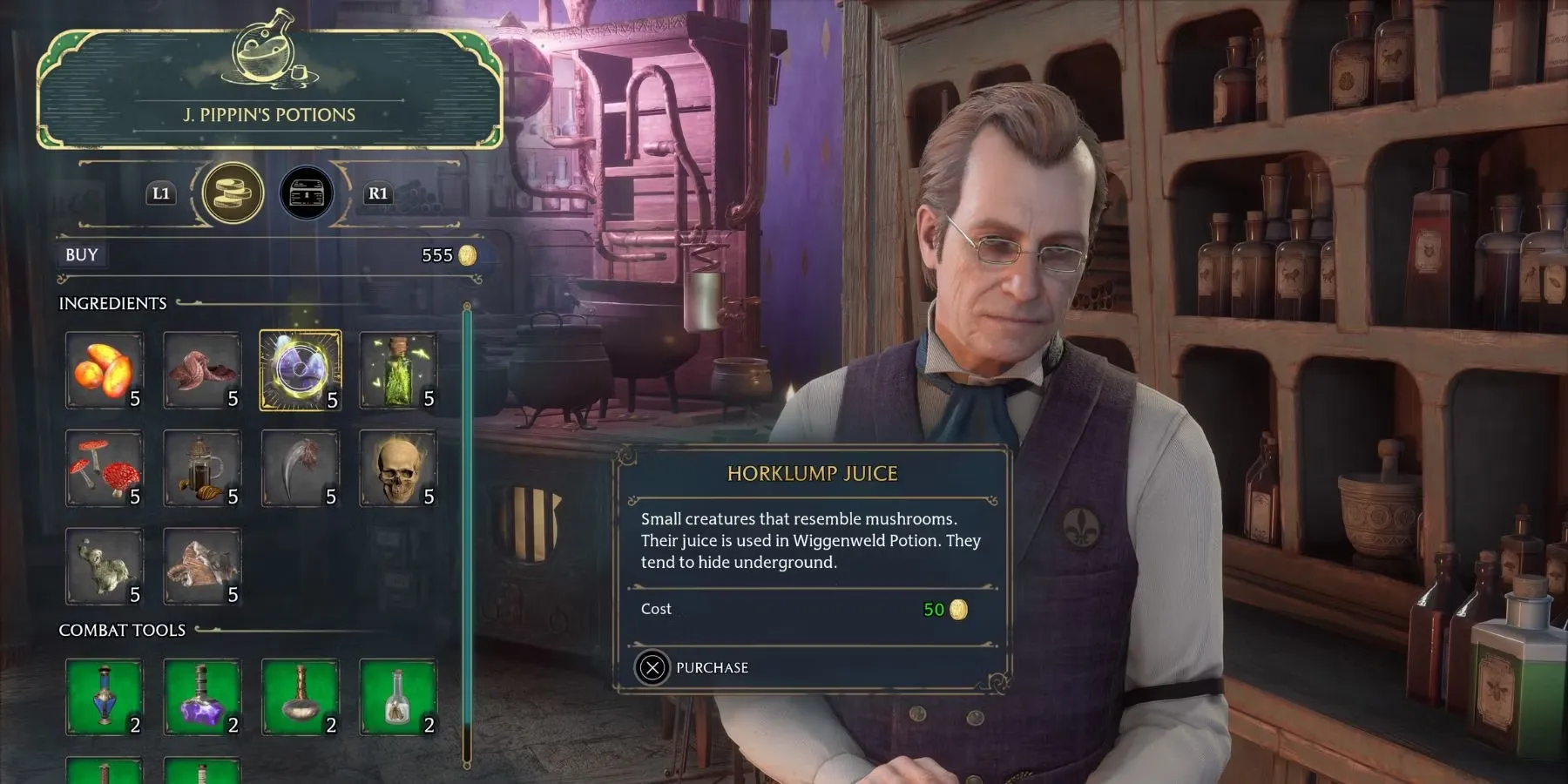Select the red spotted mushrooms ingredient
1568x784 pixels.
pos(104,469)
